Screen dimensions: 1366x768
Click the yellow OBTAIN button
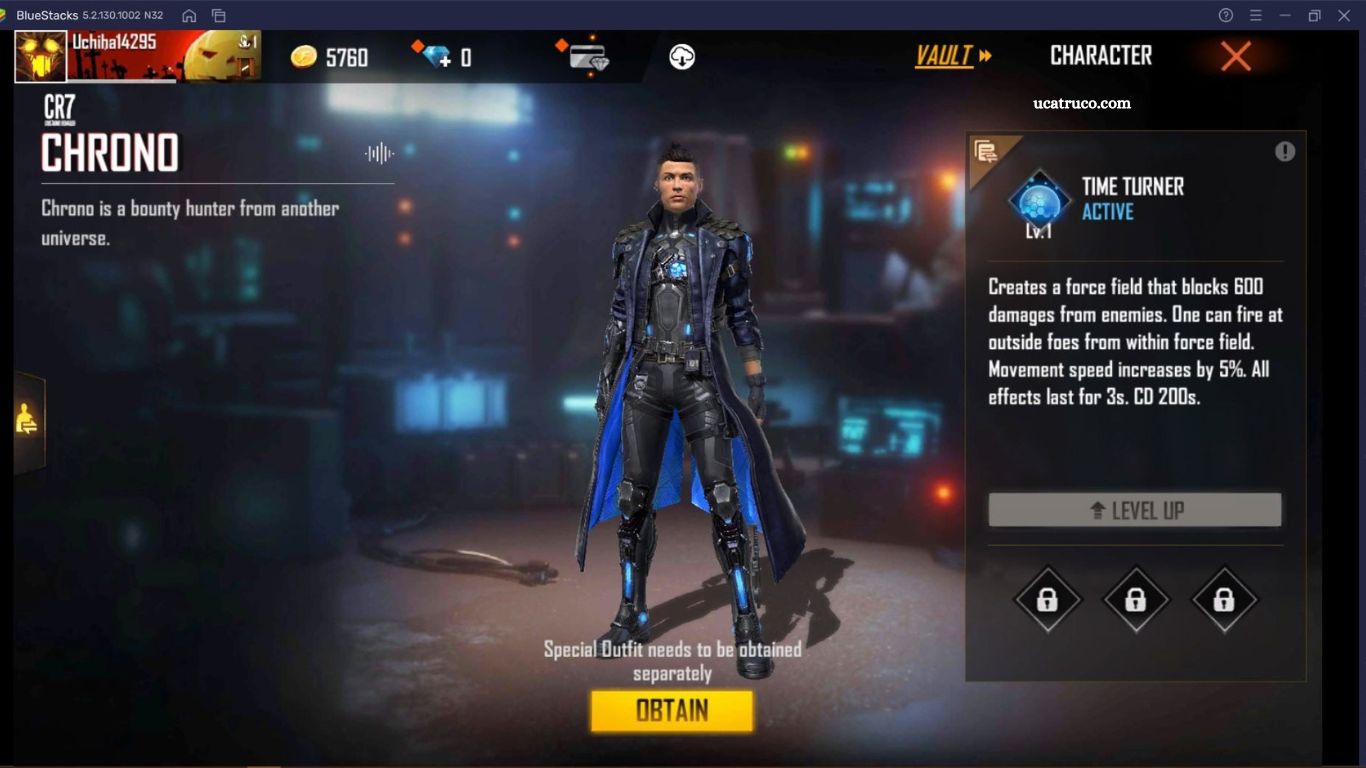point(671,711)
